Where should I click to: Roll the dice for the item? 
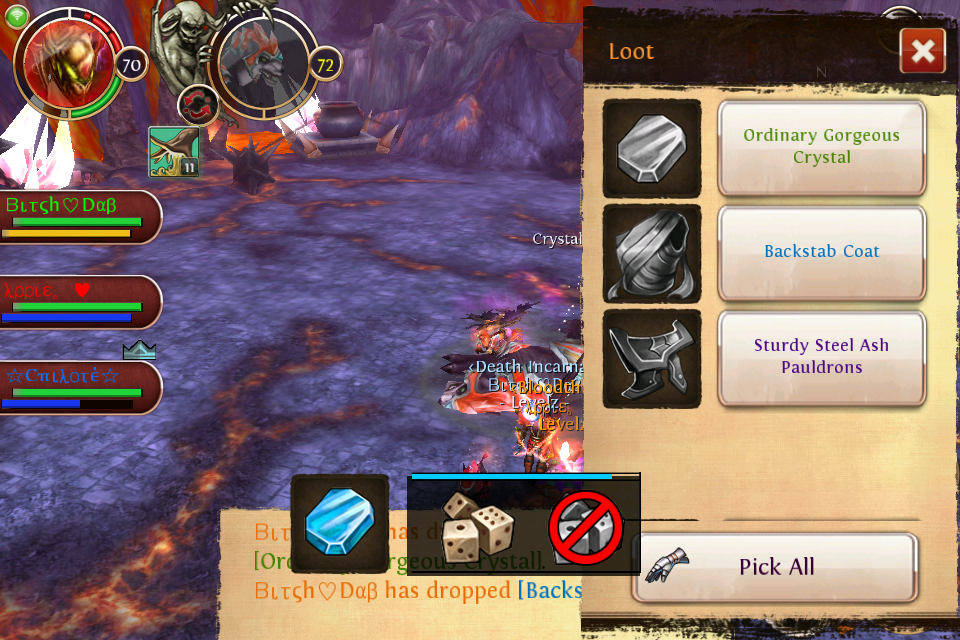(x=477, y=525)
